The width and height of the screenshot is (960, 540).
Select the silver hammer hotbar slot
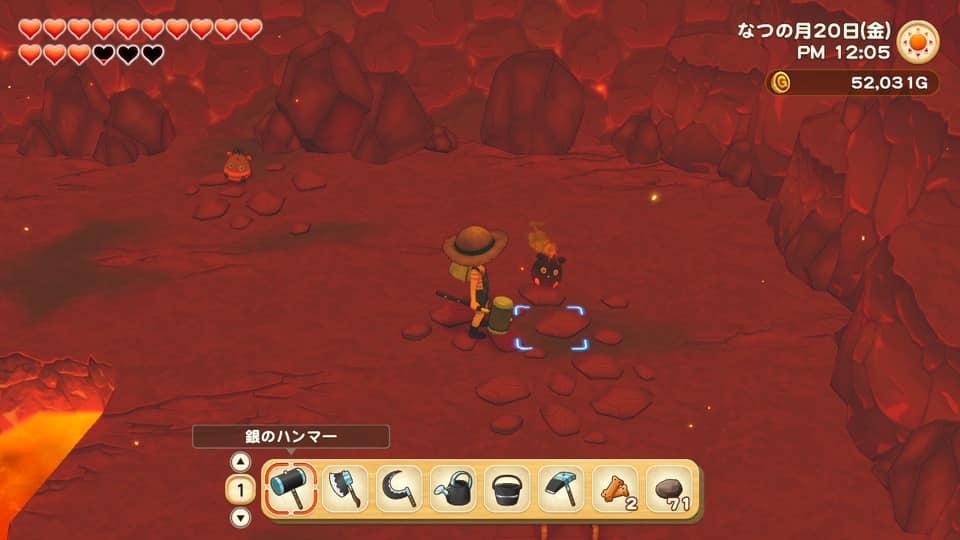(292, 489)
